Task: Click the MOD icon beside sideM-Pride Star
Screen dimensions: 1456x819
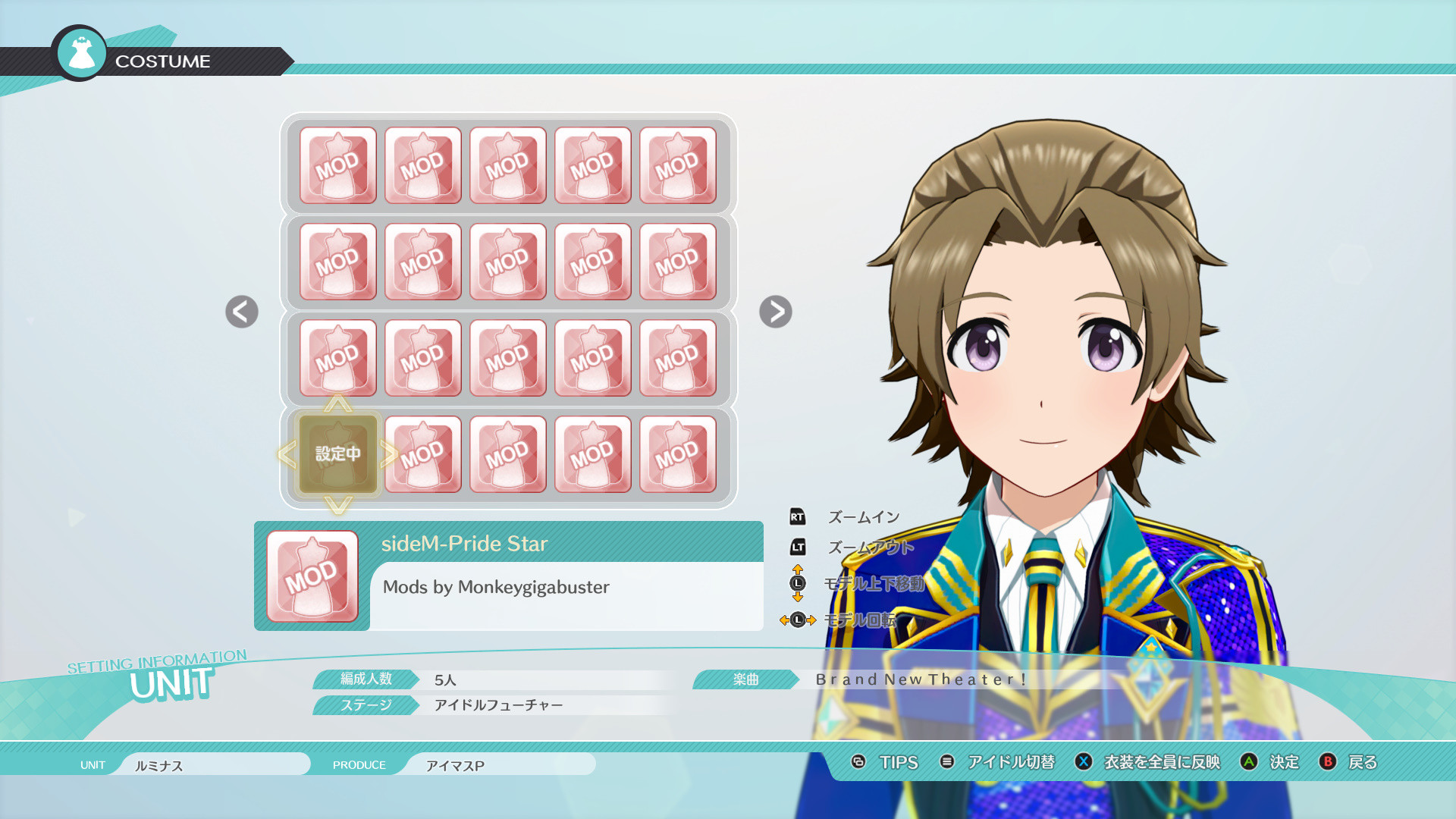Action: point(312,574)
